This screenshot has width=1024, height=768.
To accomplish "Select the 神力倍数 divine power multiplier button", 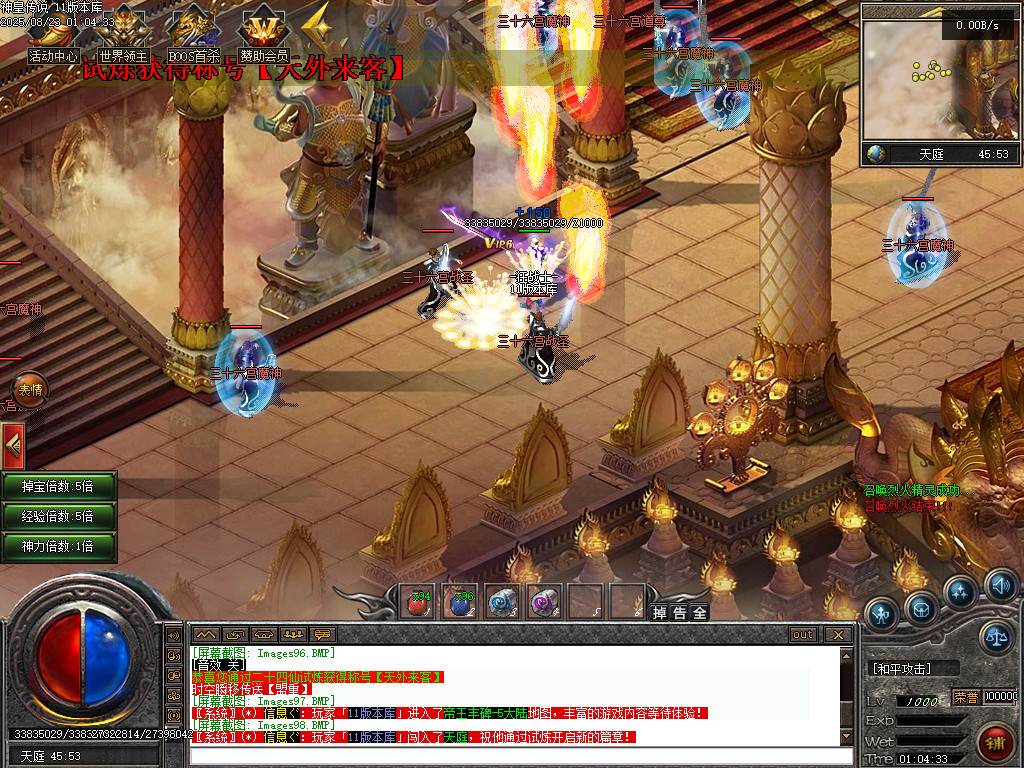I will (x=58, y=547).
